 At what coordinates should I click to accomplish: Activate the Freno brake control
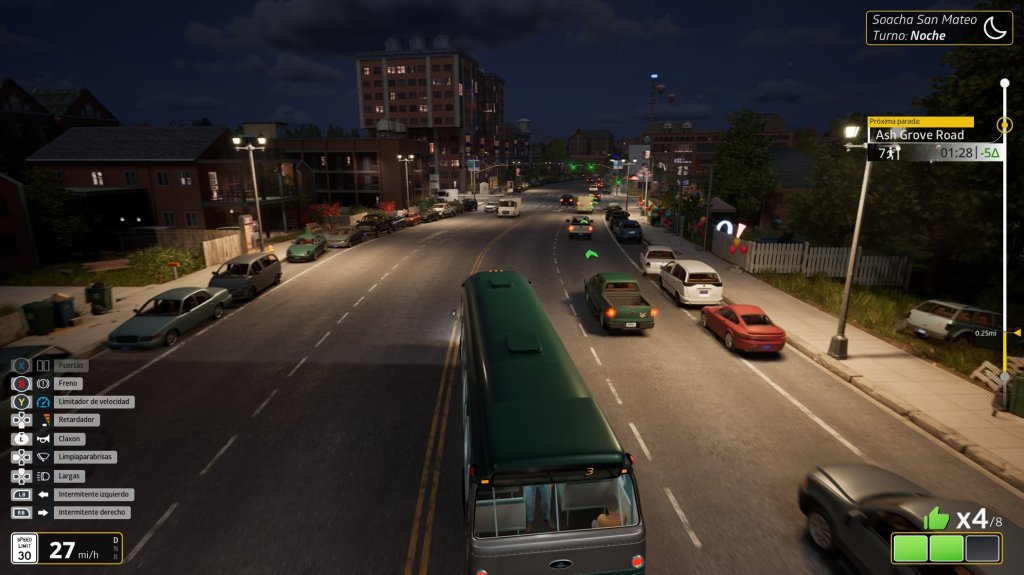pos(70,384)
